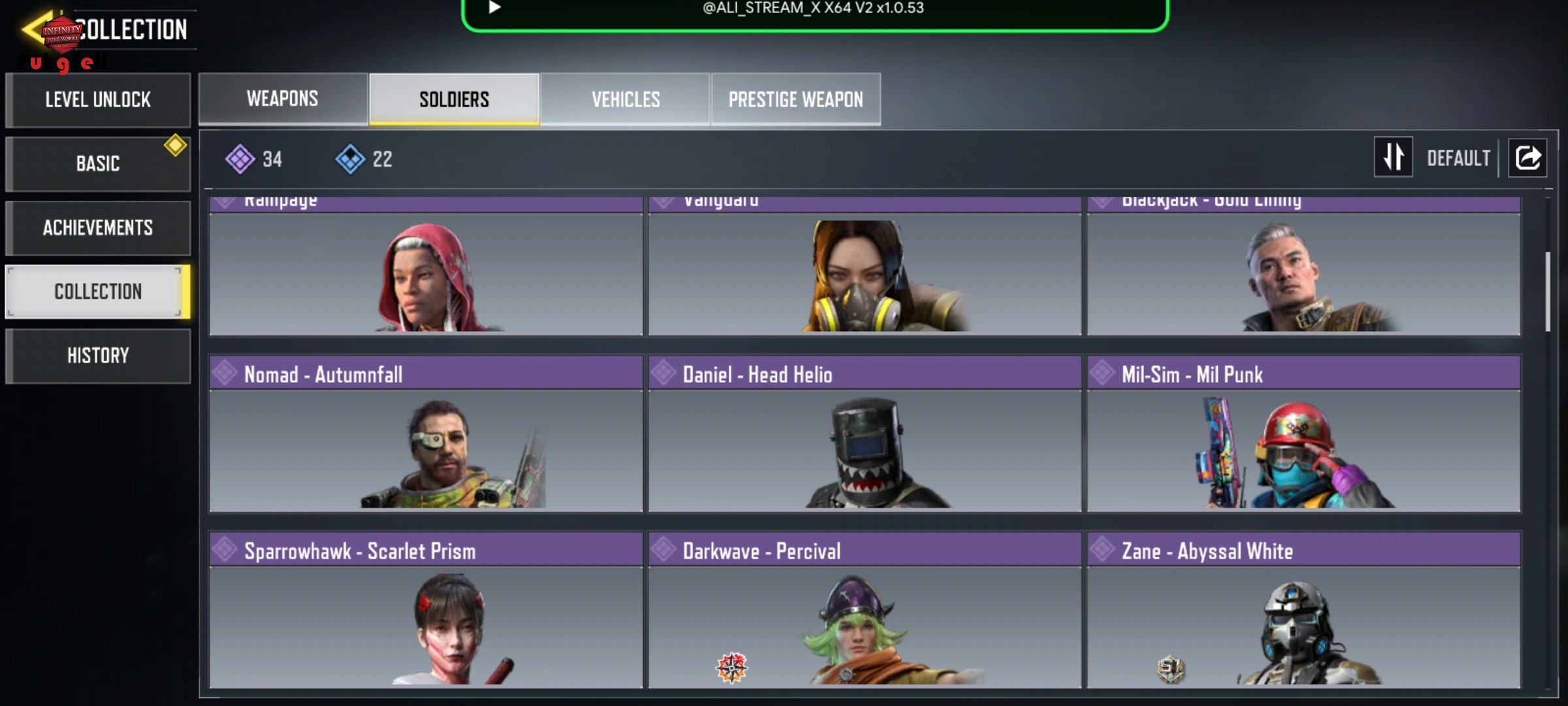The image size is (1568, 706).
Task: Pick the Mil-Sim - Mil Punk card
Action: (x=1303, y=434)
